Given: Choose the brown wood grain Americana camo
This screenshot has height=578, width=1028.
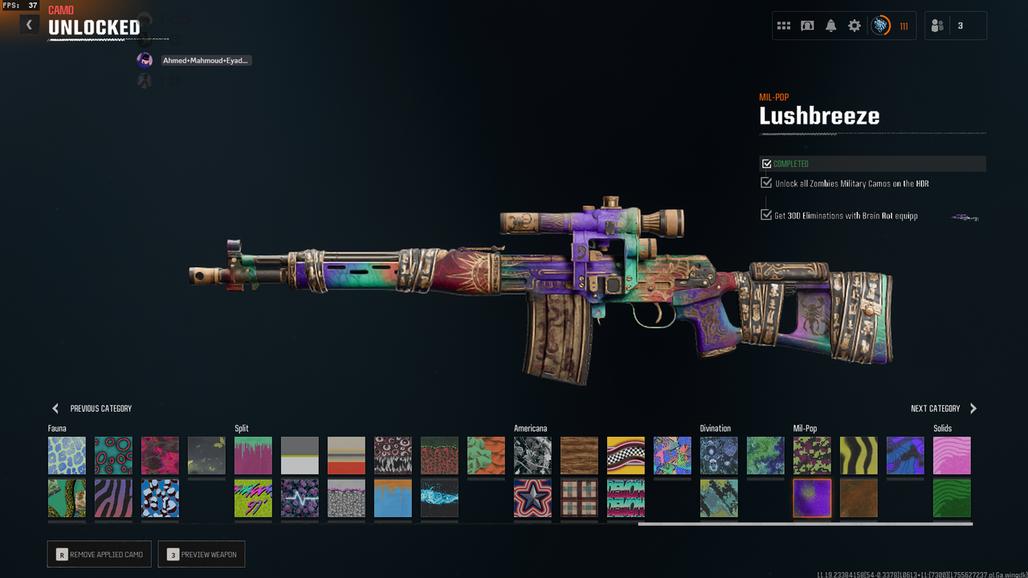Looking at the screenshot, I should click(x=579, y=455).
